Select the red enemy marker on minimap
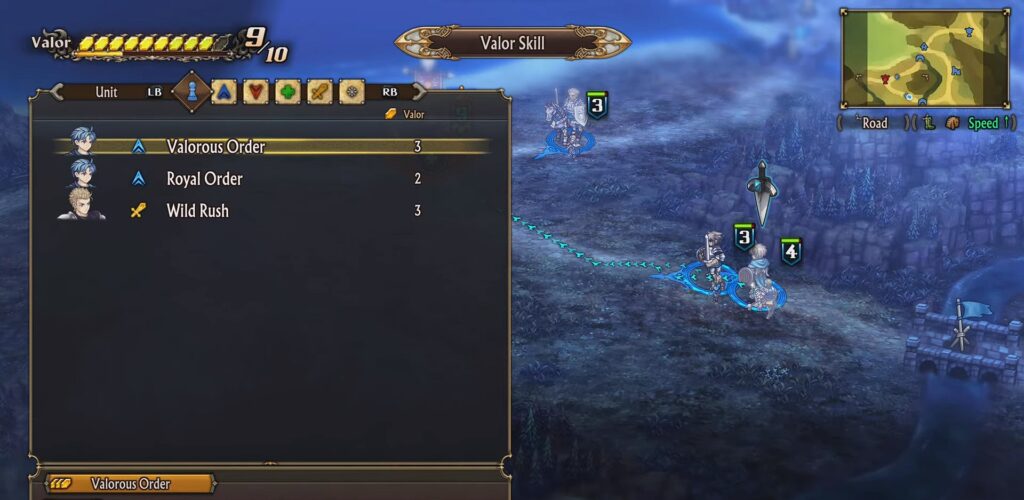 point(886,77)
